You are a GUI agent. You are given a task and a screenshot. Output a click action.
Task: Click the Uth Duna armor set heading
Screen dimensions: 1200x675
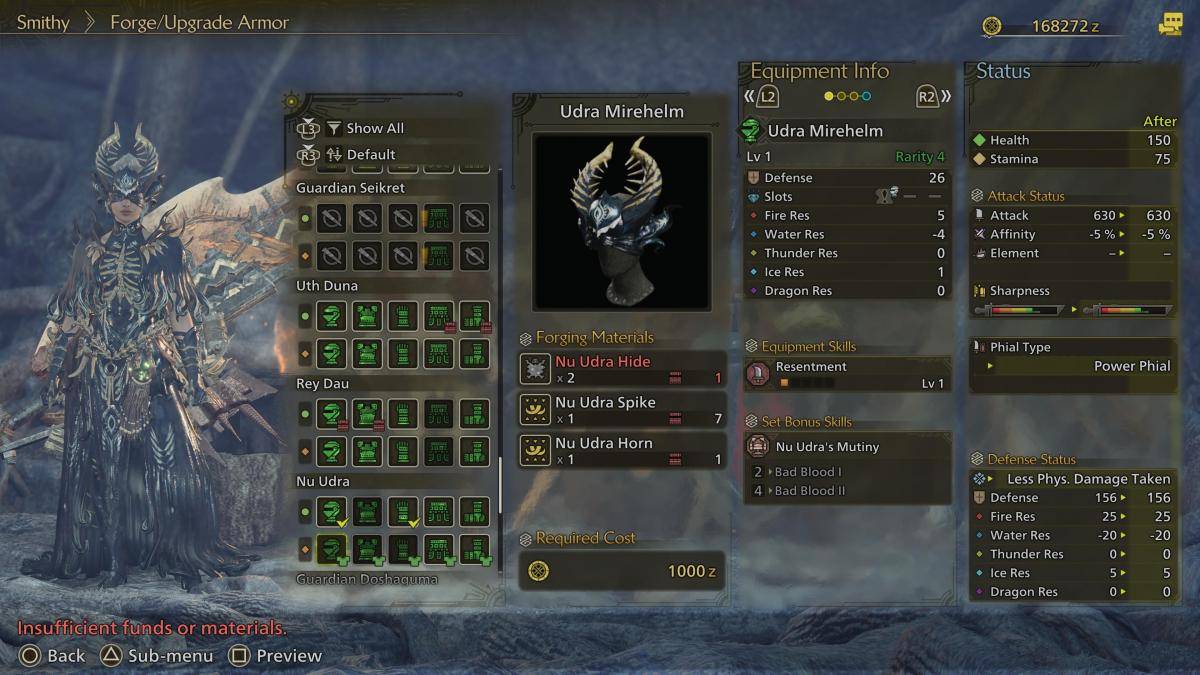coord(327,285)
